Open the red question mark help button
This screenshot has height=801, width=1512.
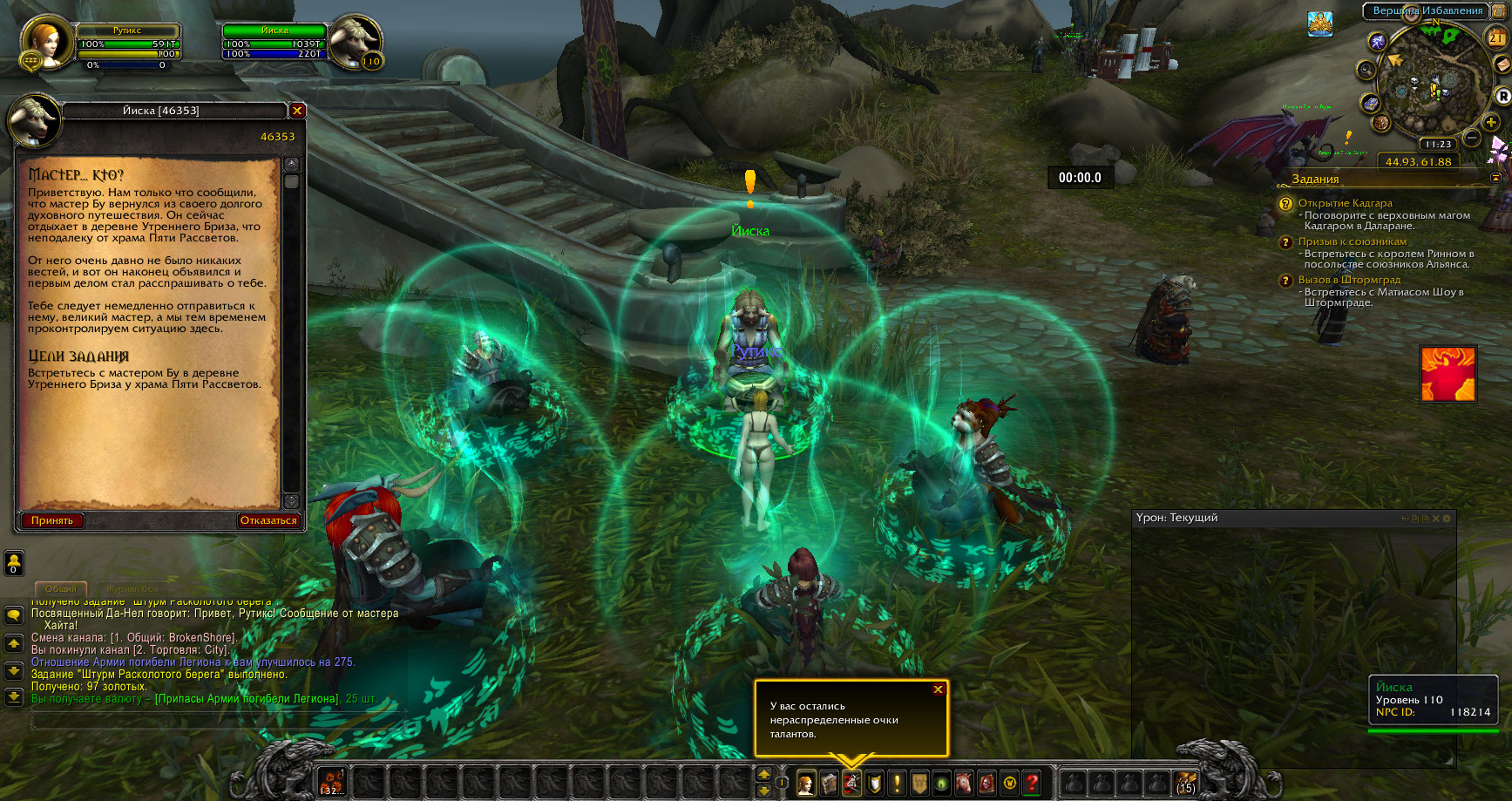[1032, 784]
